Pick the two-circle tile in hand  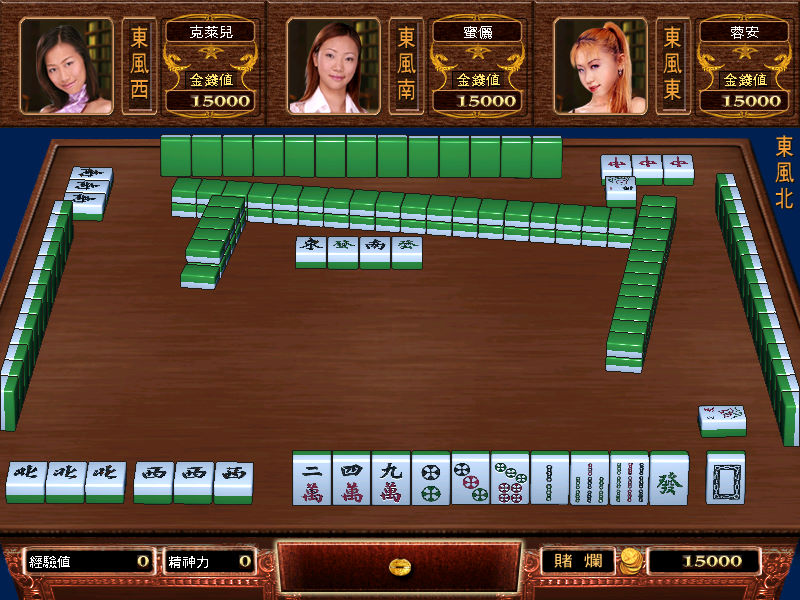tap(431, 478)
